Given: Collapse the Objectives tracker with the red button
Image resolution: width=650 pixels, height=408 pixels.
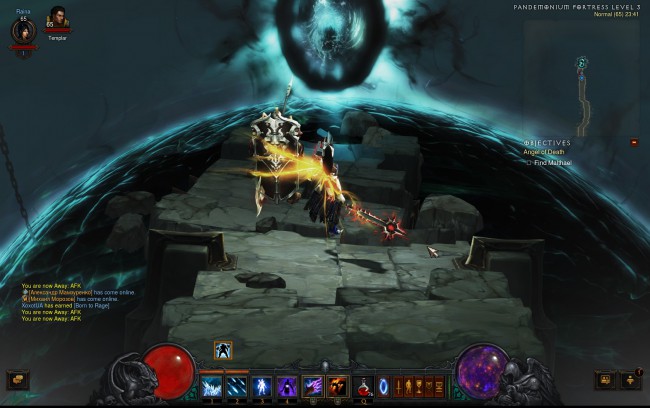Looking at the screenshot, I should [x=633, y=143].
